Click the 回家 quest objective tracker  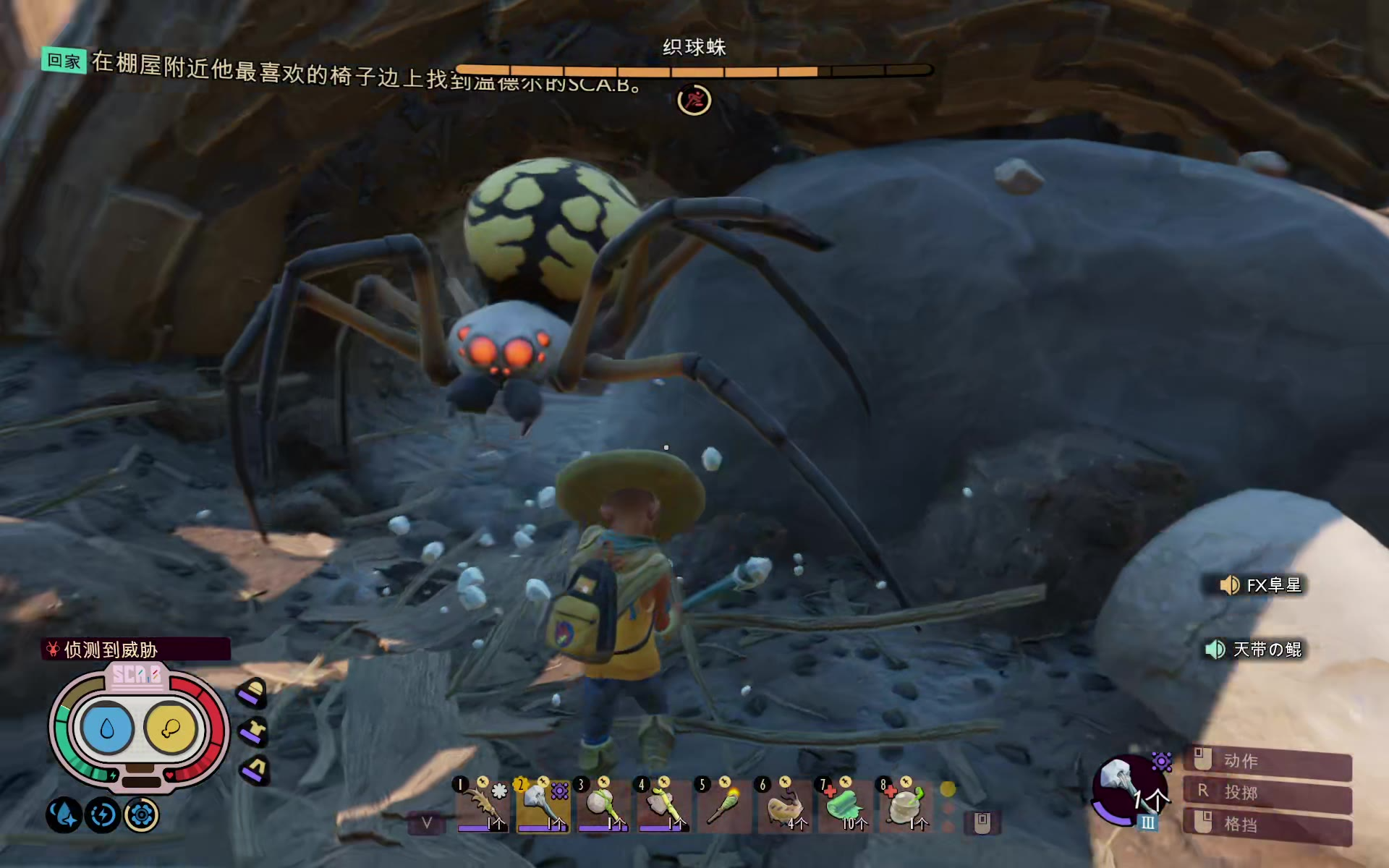64,61
